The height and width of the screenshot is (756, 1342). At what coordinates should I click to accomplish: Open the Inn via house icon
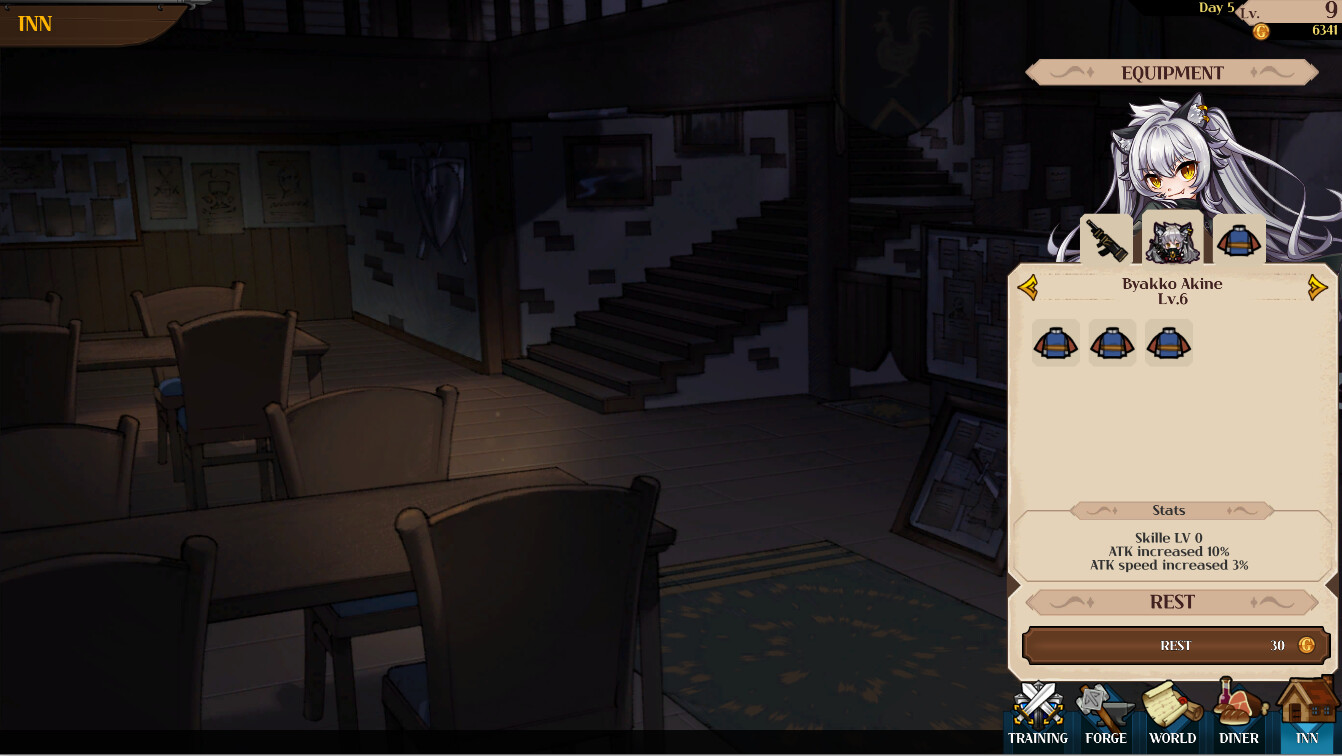click(1306, 710)
